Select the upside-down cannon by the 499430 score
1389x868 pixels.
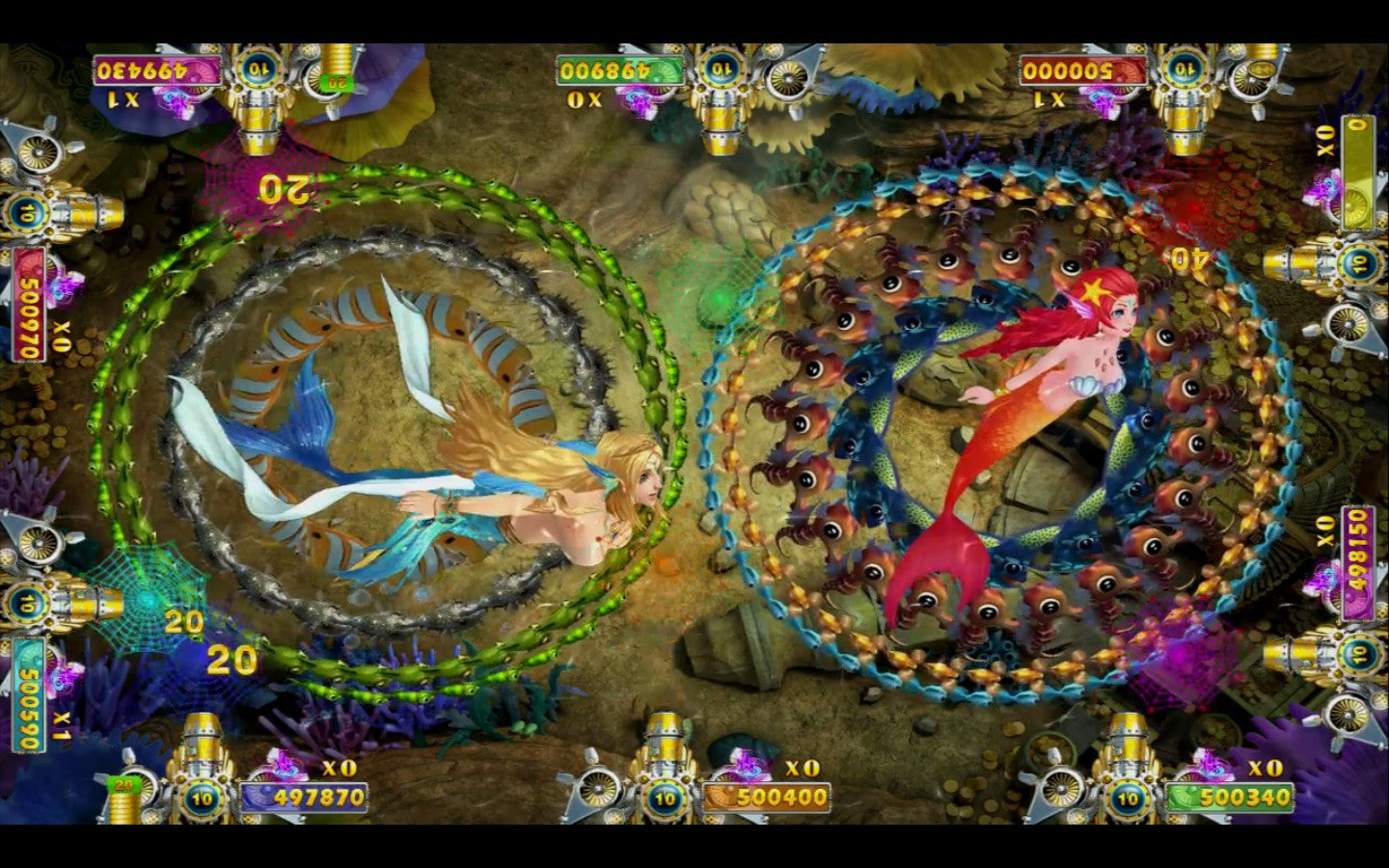point(259,96)
